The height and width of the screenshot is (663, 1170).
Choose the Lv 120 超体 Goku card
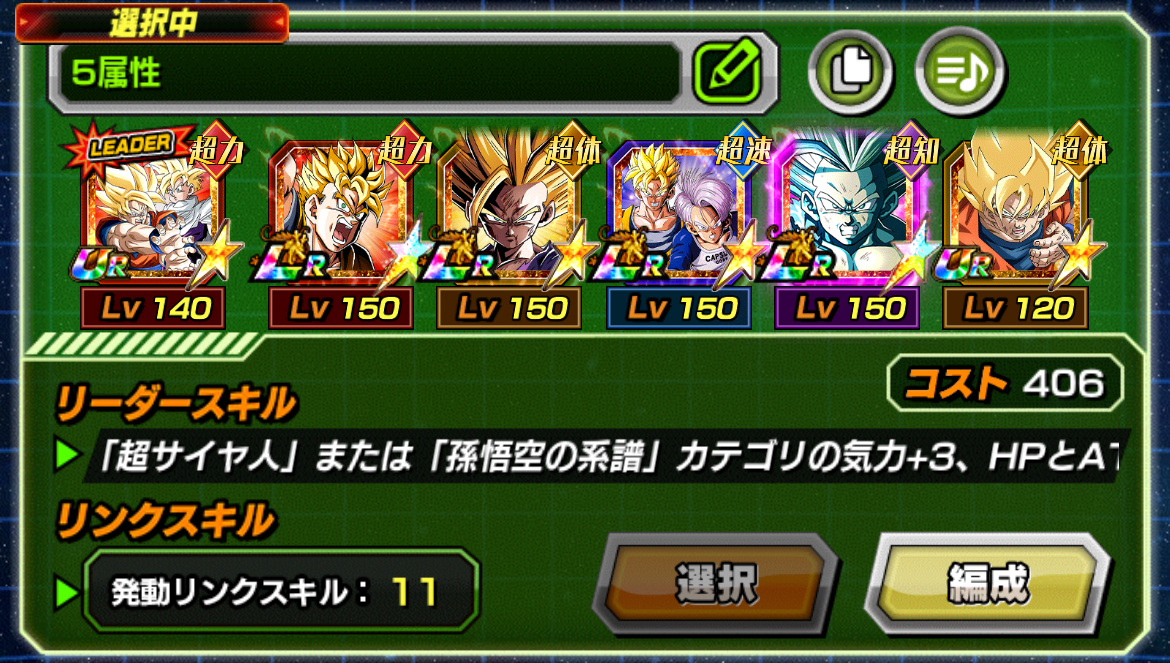click(x=1016, y=222)
